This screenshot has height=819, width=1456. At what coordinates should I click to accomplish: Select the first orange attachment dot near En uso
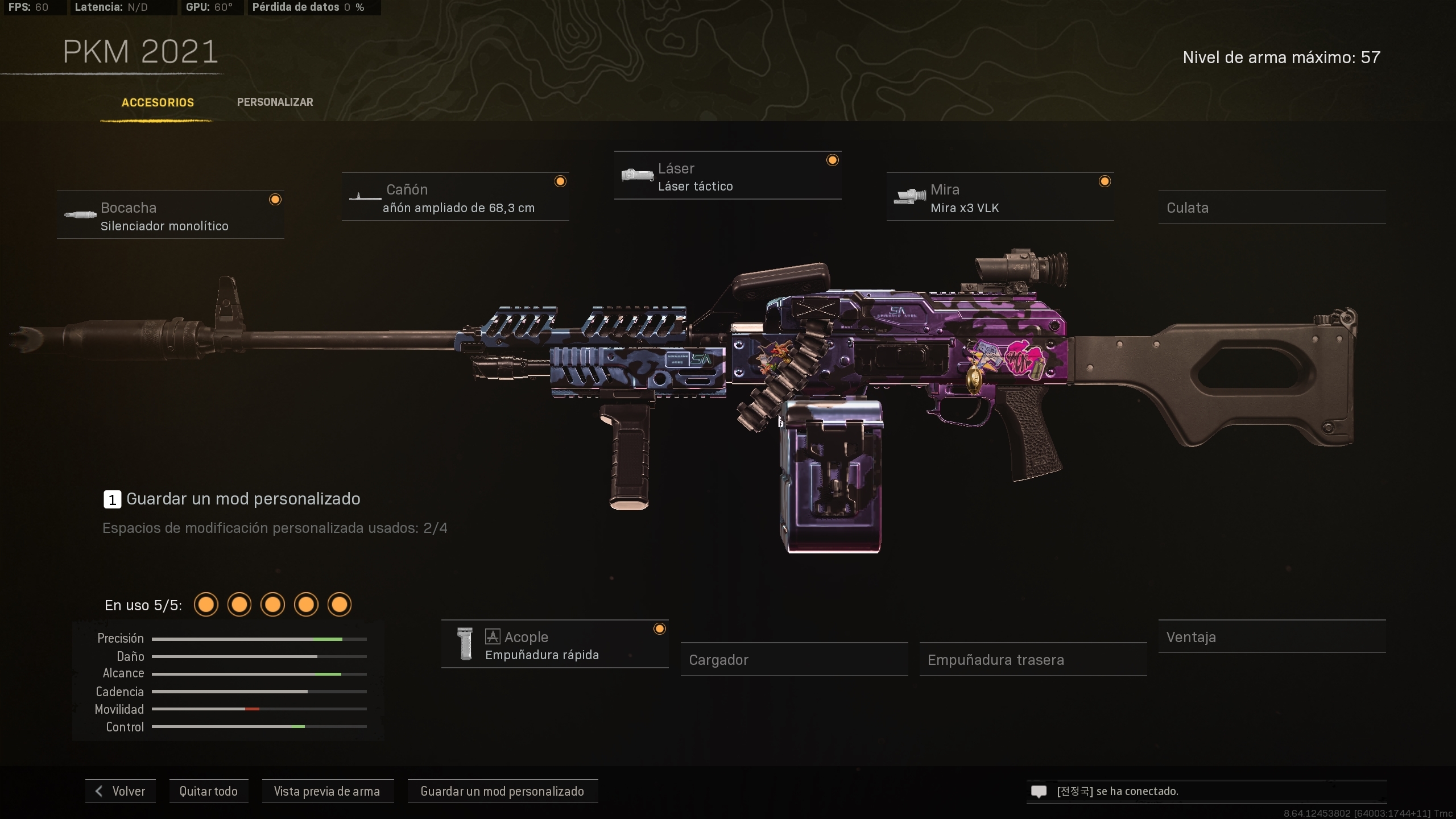[206, 604]
